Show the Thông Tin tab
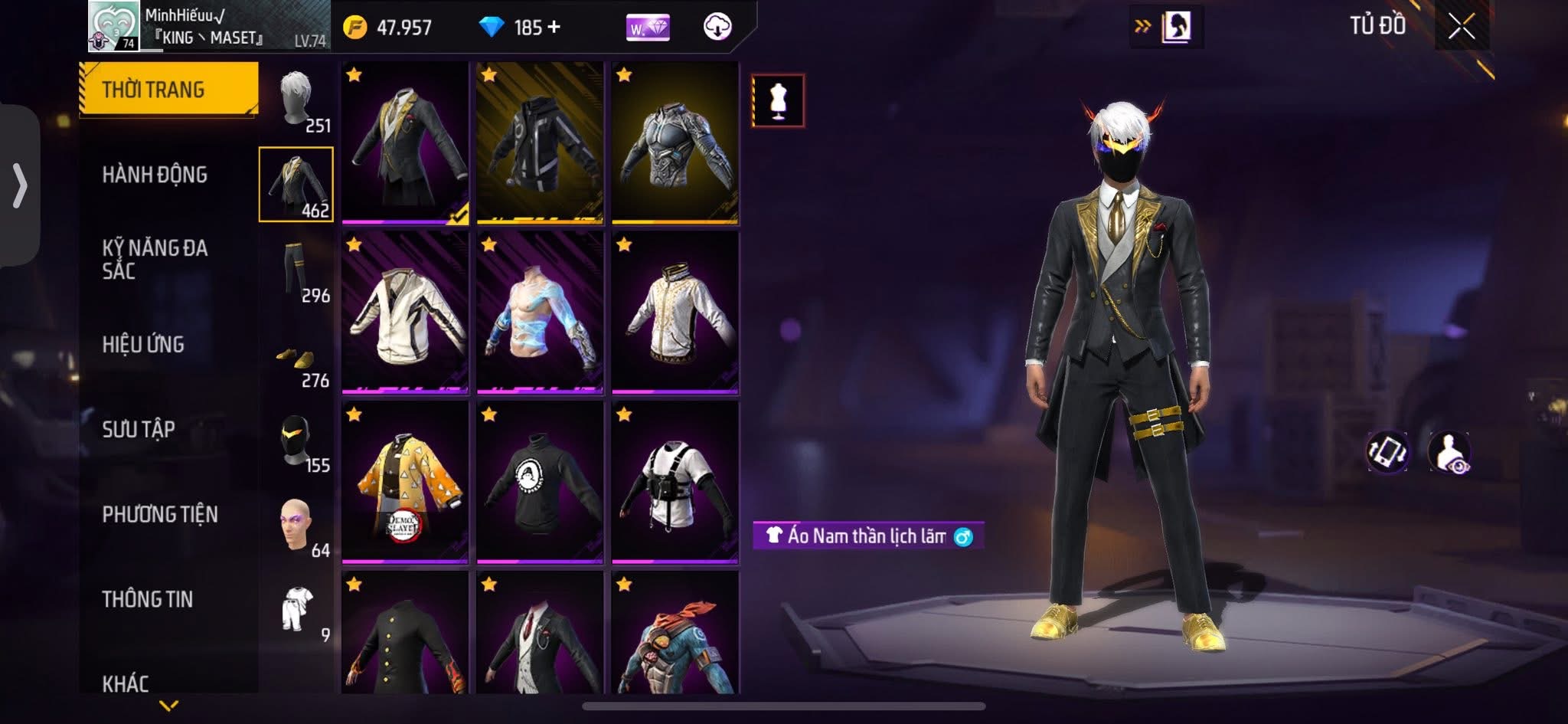This screenshot has width=1568, height=724. (147, 599)
